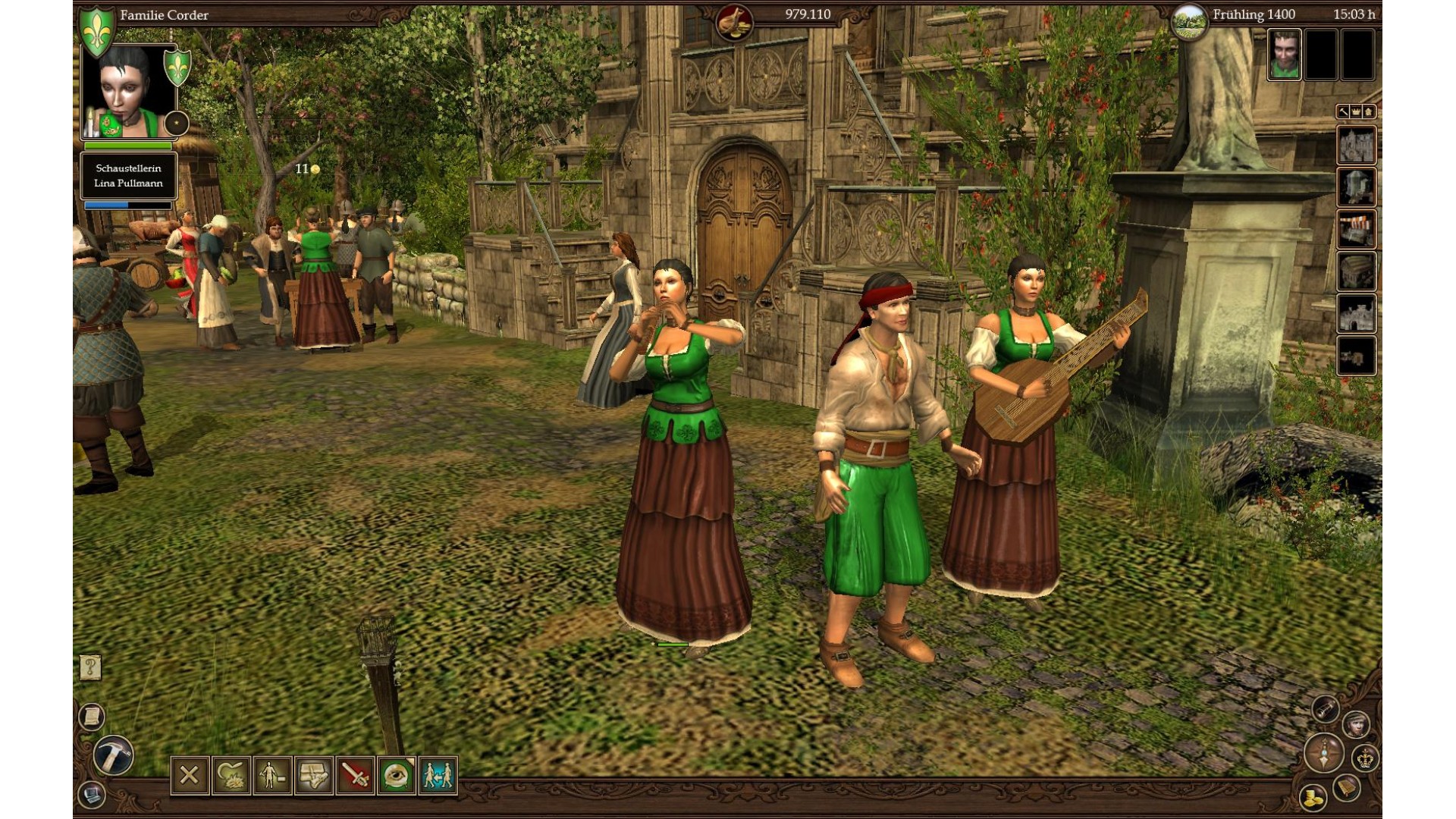
Task: Activate the red sword attack action
Action: click(x=355, y=775)
